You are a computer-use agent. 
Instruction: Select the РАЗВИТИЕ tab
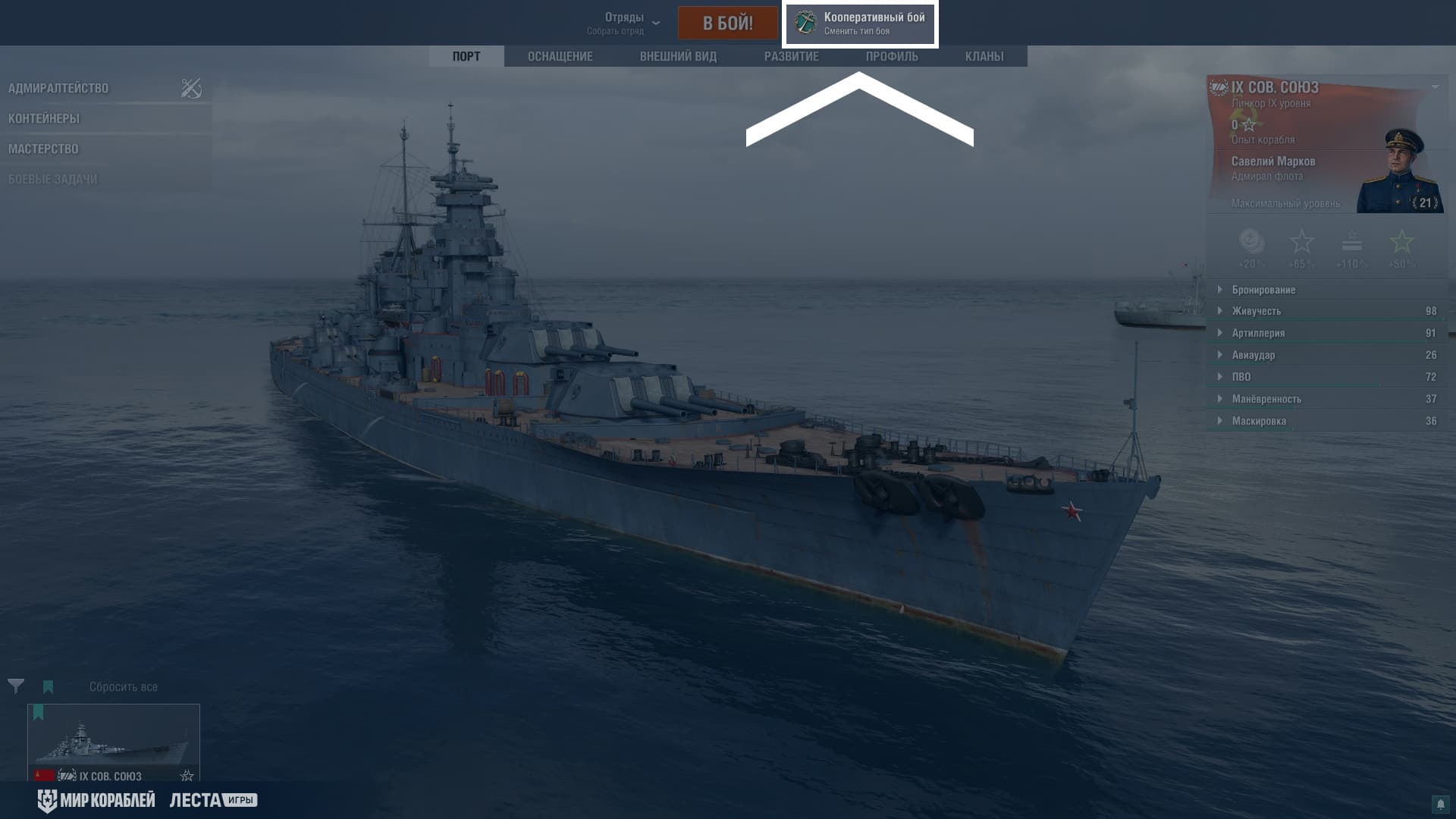tap(791, 56)
